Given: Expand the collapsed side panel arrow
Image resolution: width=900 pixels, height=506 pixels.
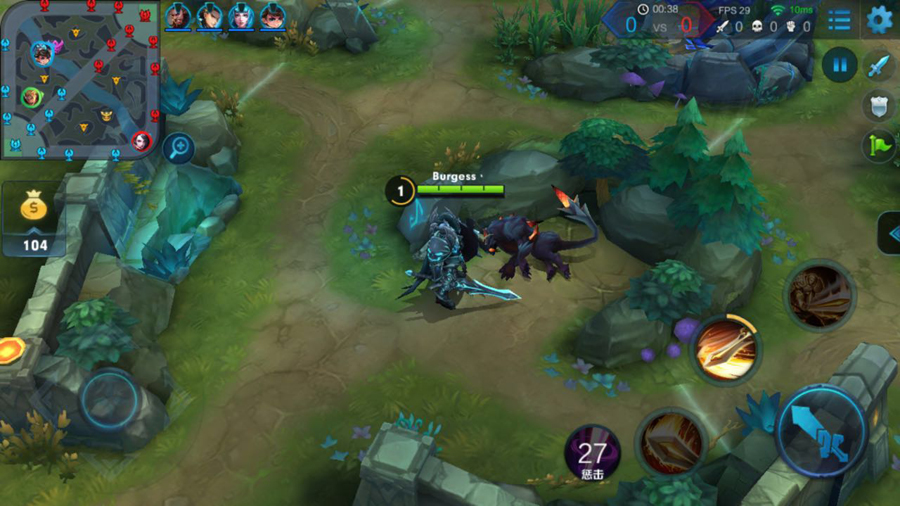Looking at the screenshot, I should coord(889,233).
